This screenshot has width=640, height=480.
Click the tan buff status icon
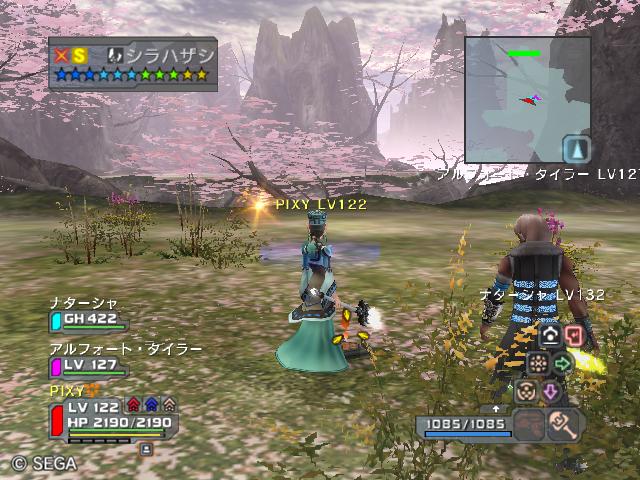[x=169, y=405]
